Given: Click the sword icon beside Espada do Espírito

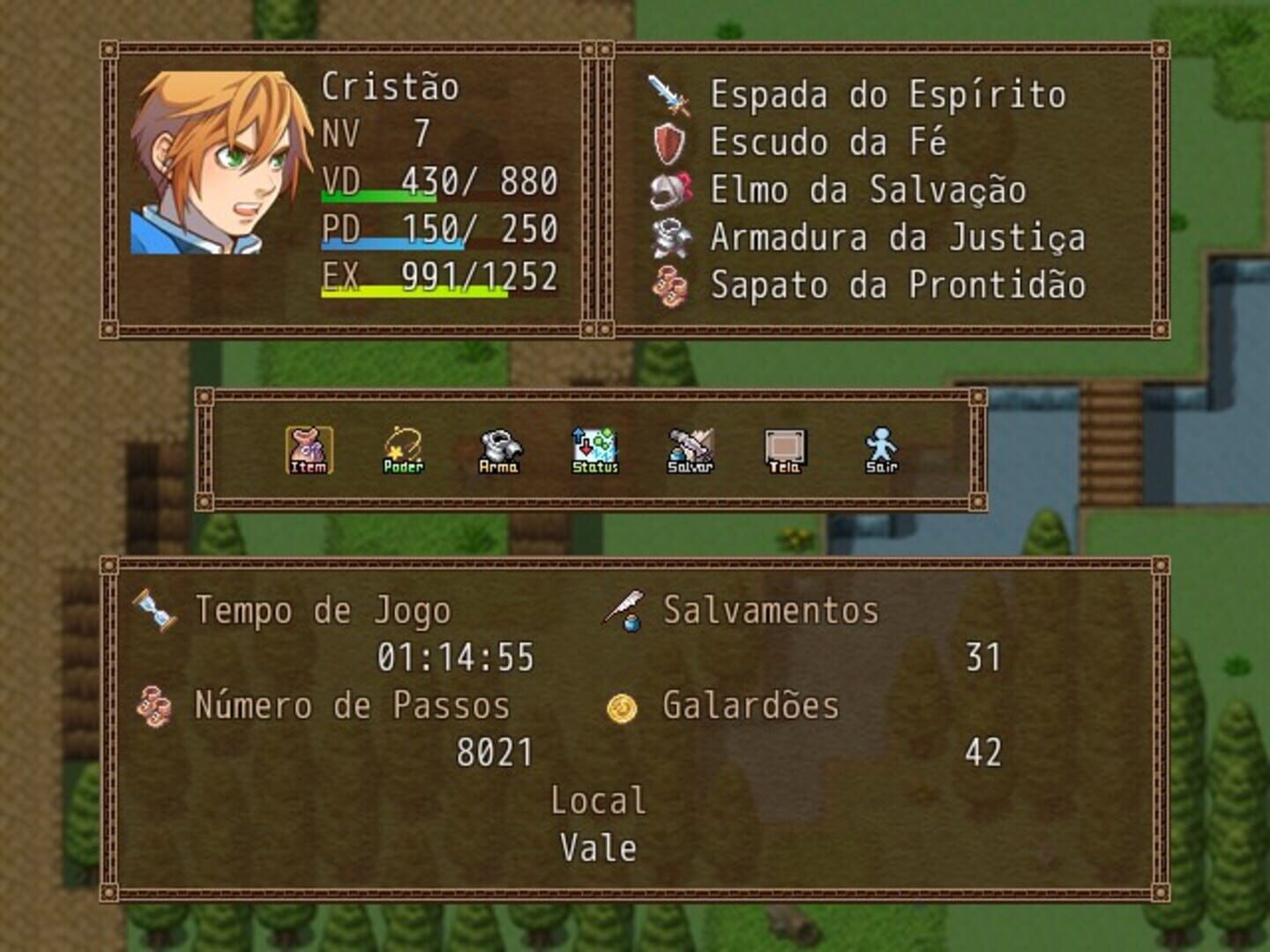Looking at the screenshot, I should click(x=669, y=97).
